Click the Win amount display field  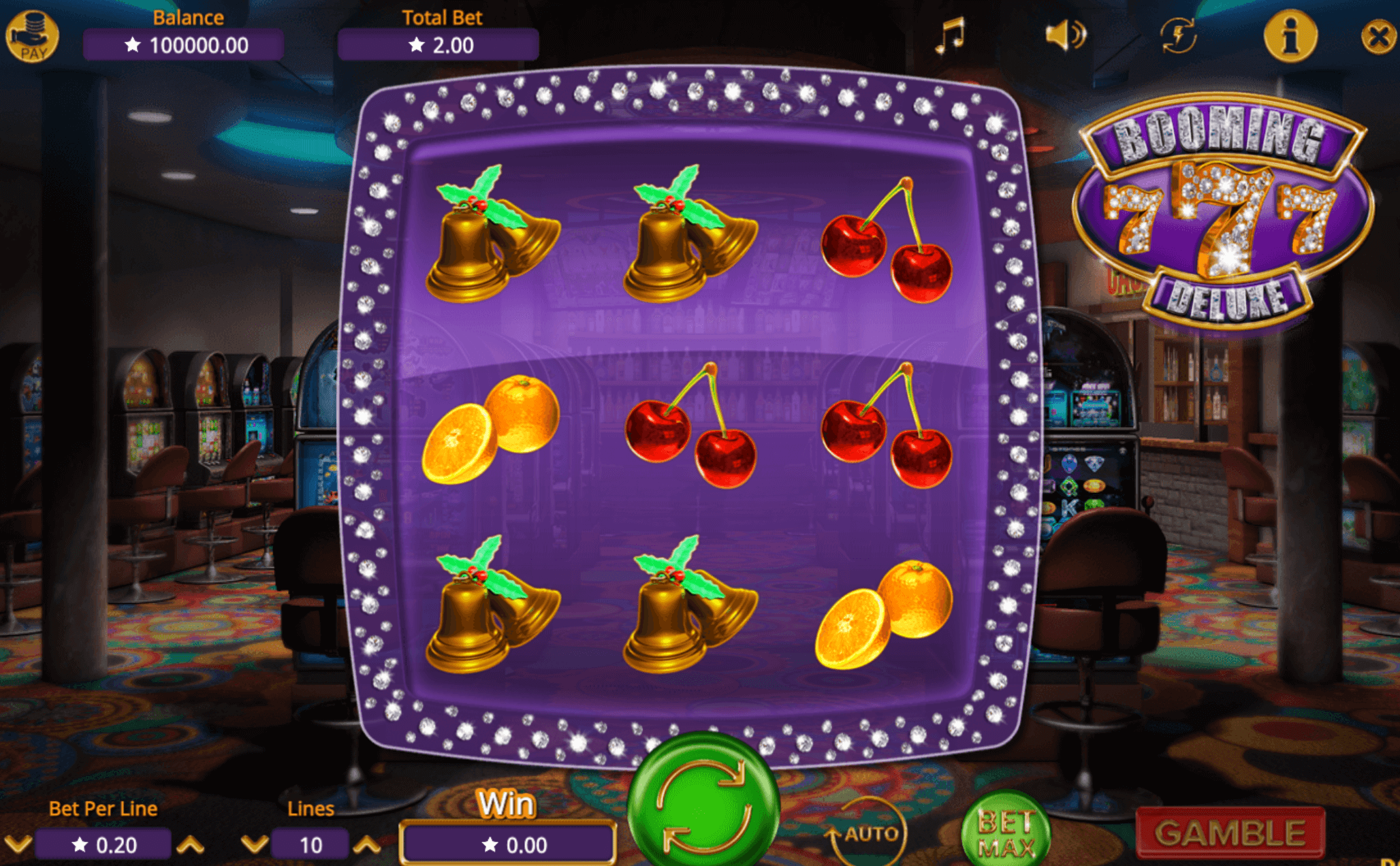(509, 843)
